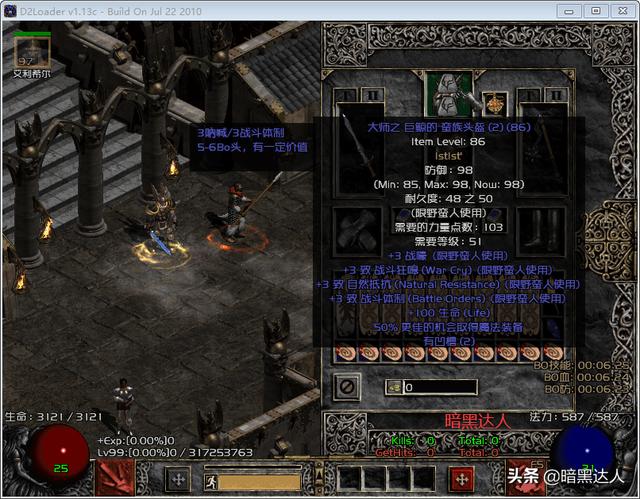
Task: Select the equipped boots slot
Action: 541,229
